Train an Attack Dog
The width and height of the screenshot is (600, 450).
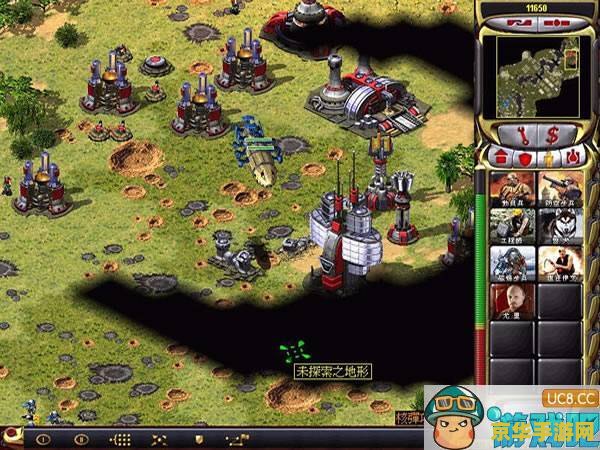pos(560,226)
